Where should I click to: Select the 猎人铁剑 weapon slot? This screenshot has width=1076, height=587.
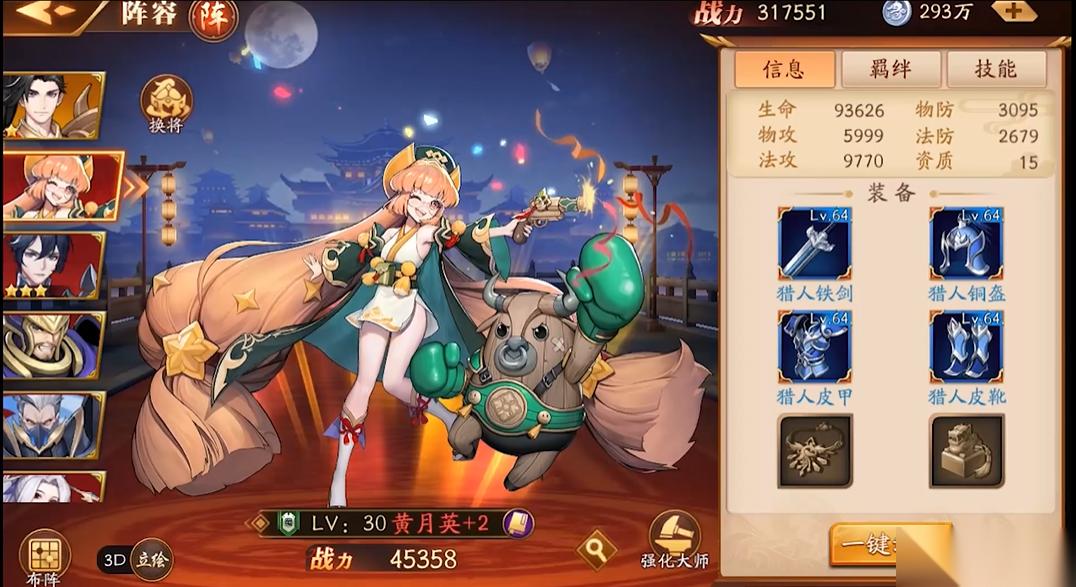click(814, 245)
